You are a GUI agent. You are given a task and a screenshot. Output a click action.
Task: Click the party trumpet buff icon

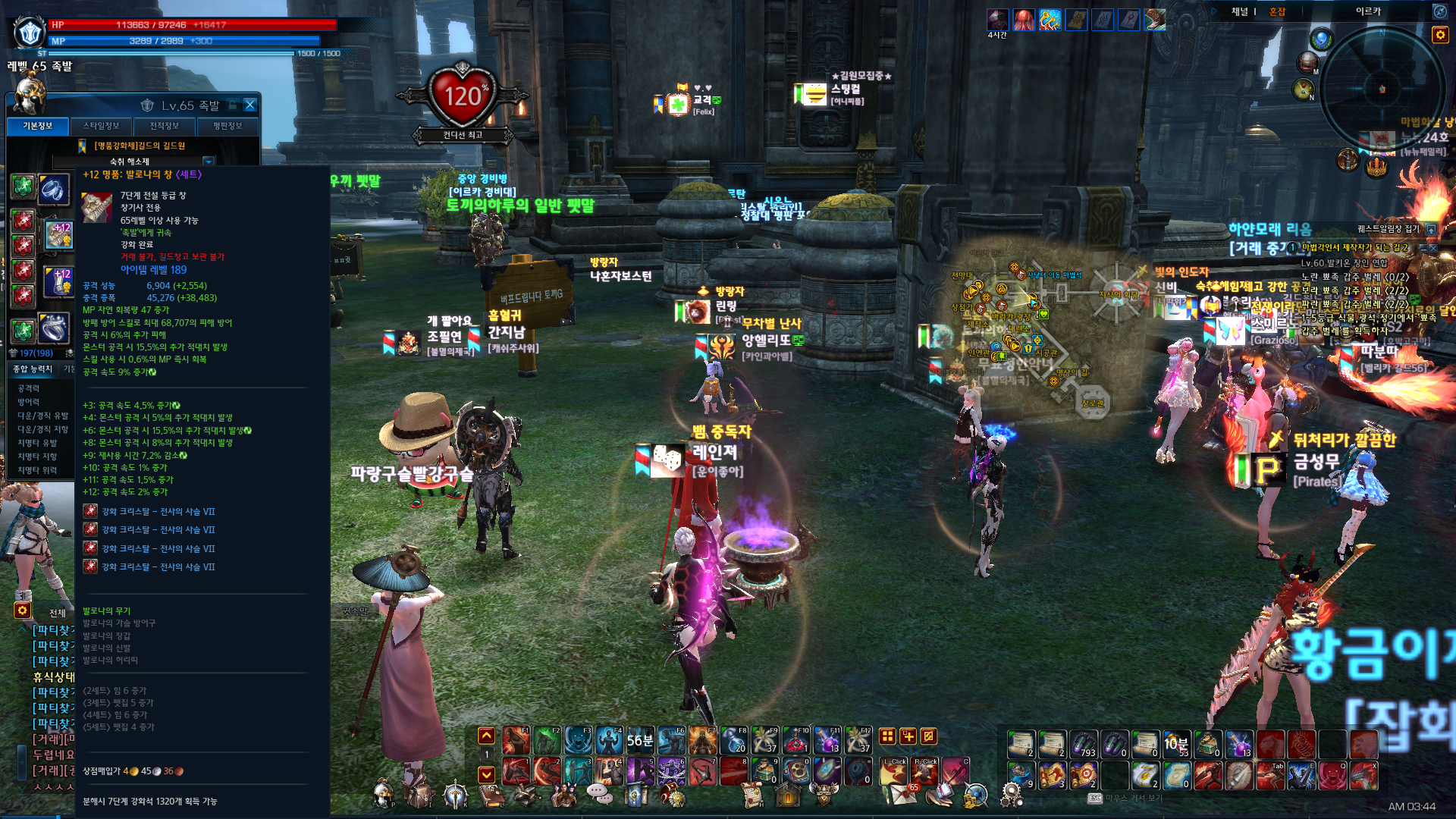pos(1050,20)
